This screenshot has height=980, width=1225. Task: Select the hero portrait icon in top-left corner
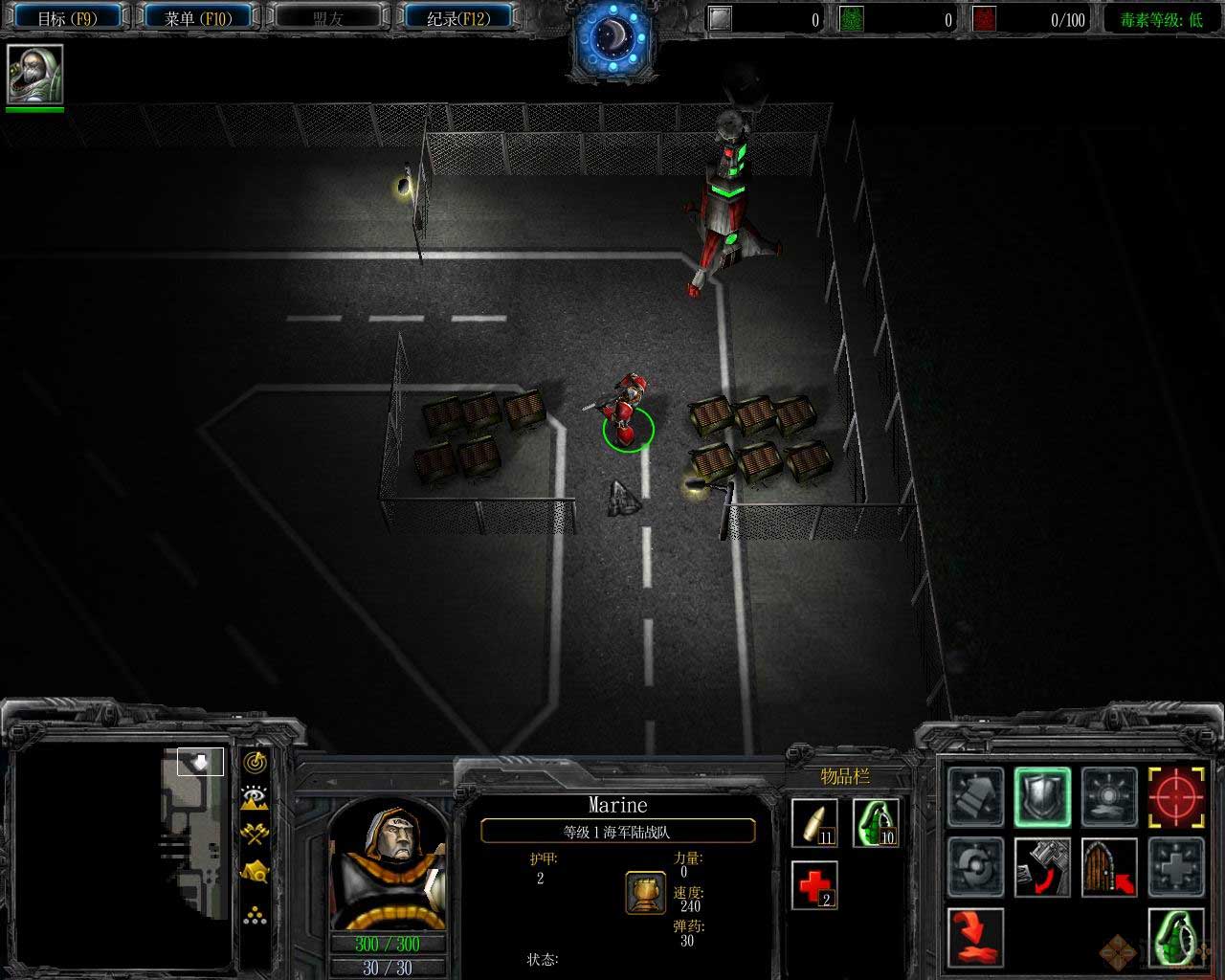(35, 75)
